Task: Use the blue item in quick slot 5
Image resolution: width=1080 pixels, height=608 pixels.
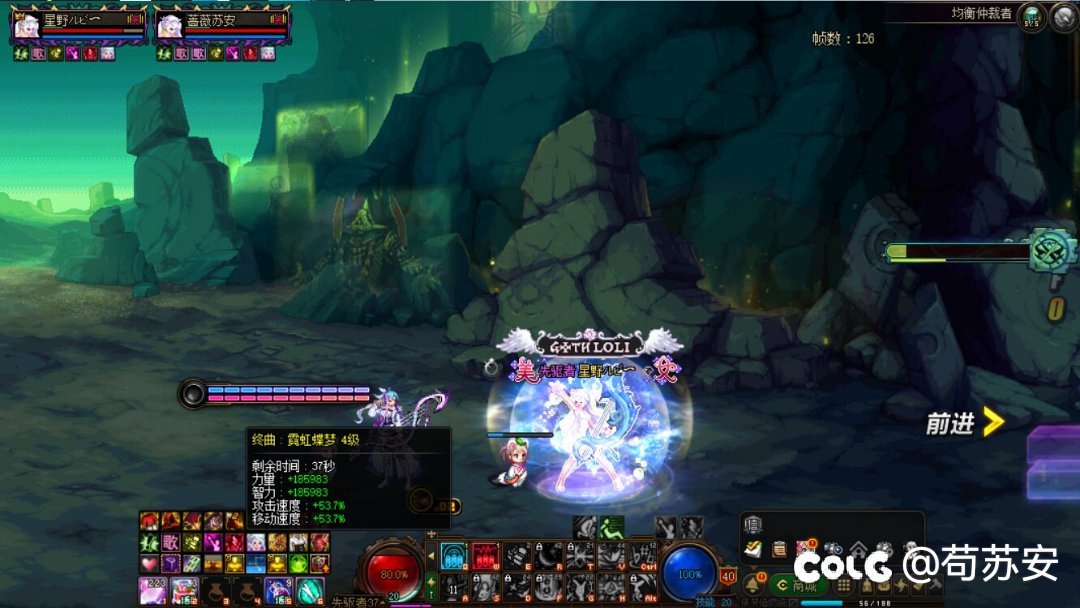Action: (277, 590)
